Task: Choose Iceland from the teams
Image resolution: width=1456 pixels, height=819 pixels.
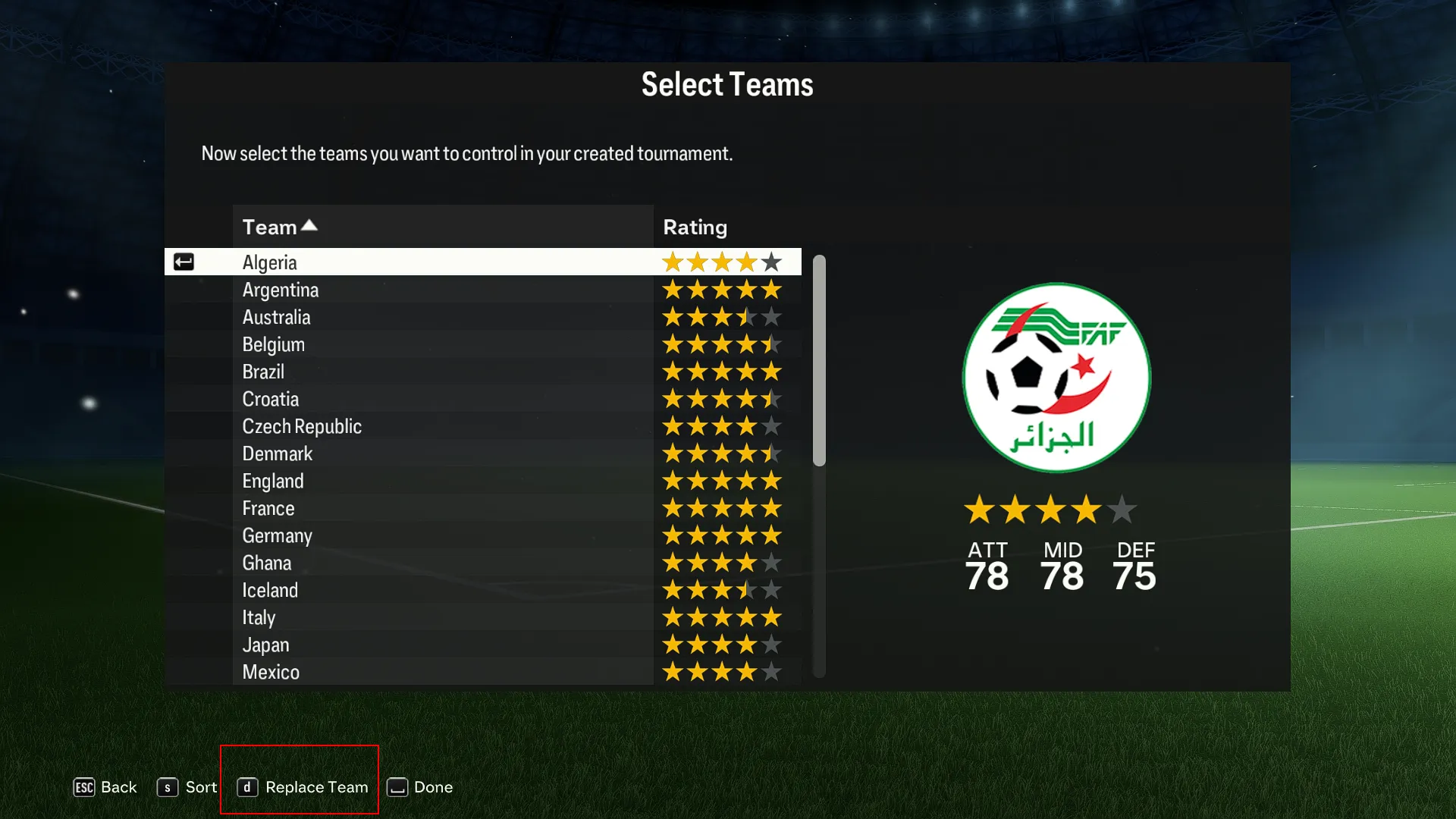Action: click(x=270, y=590)
